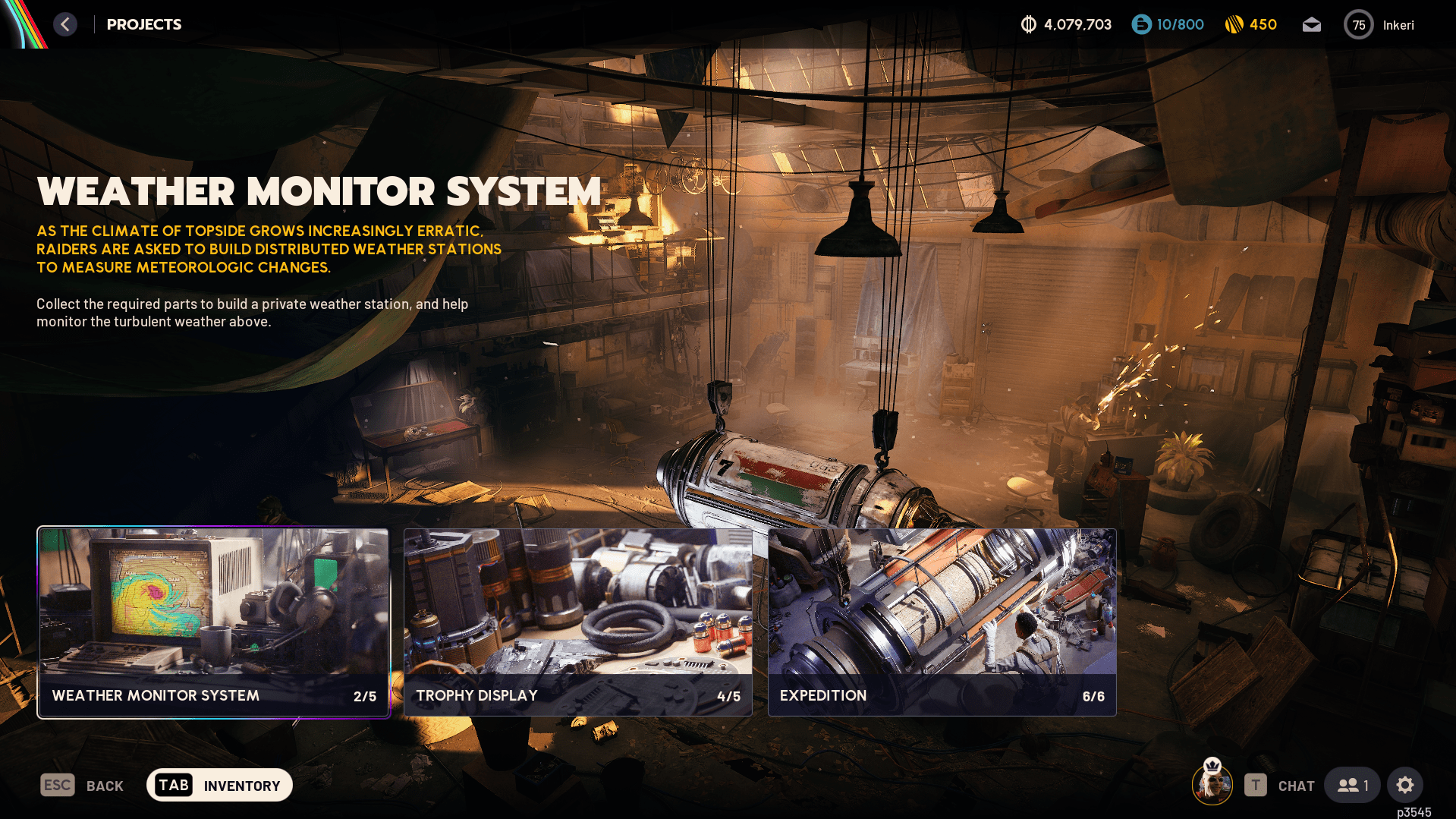This screenshot has height=819, width=1456.
Task: Open the Trophy Display project card
Action: point(577,622)
